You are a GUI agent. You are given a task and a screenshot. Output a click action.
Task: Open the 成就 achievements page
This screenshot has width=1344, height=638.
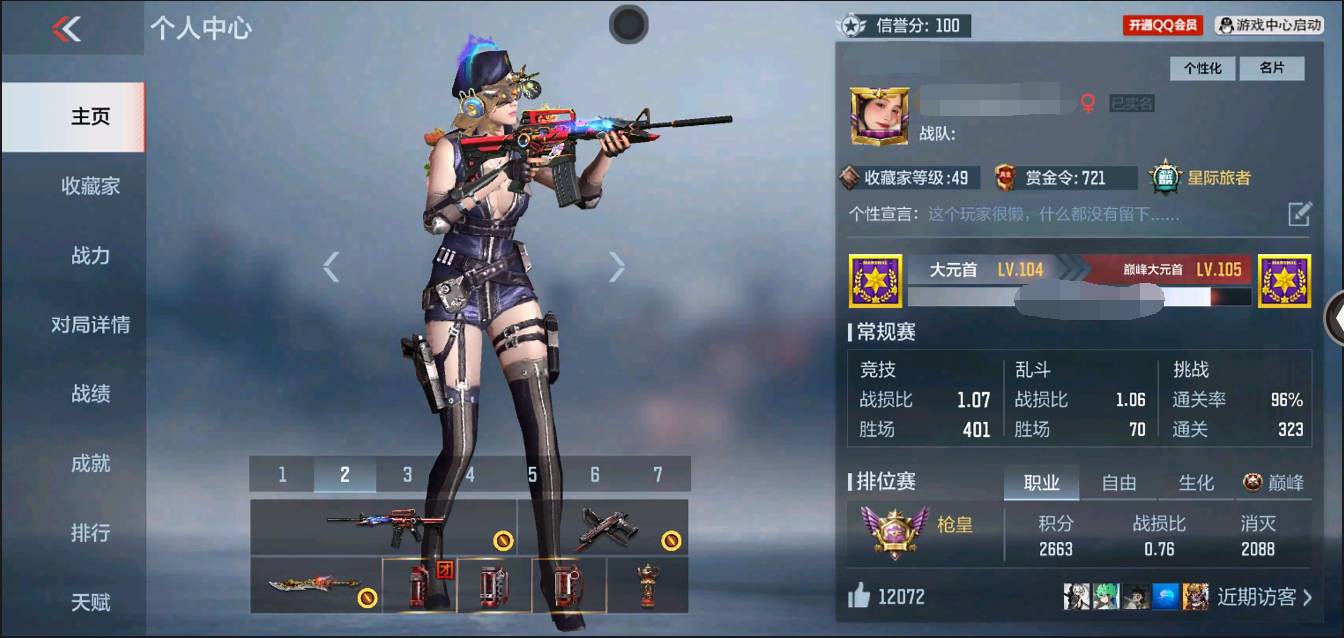point(90,464)
